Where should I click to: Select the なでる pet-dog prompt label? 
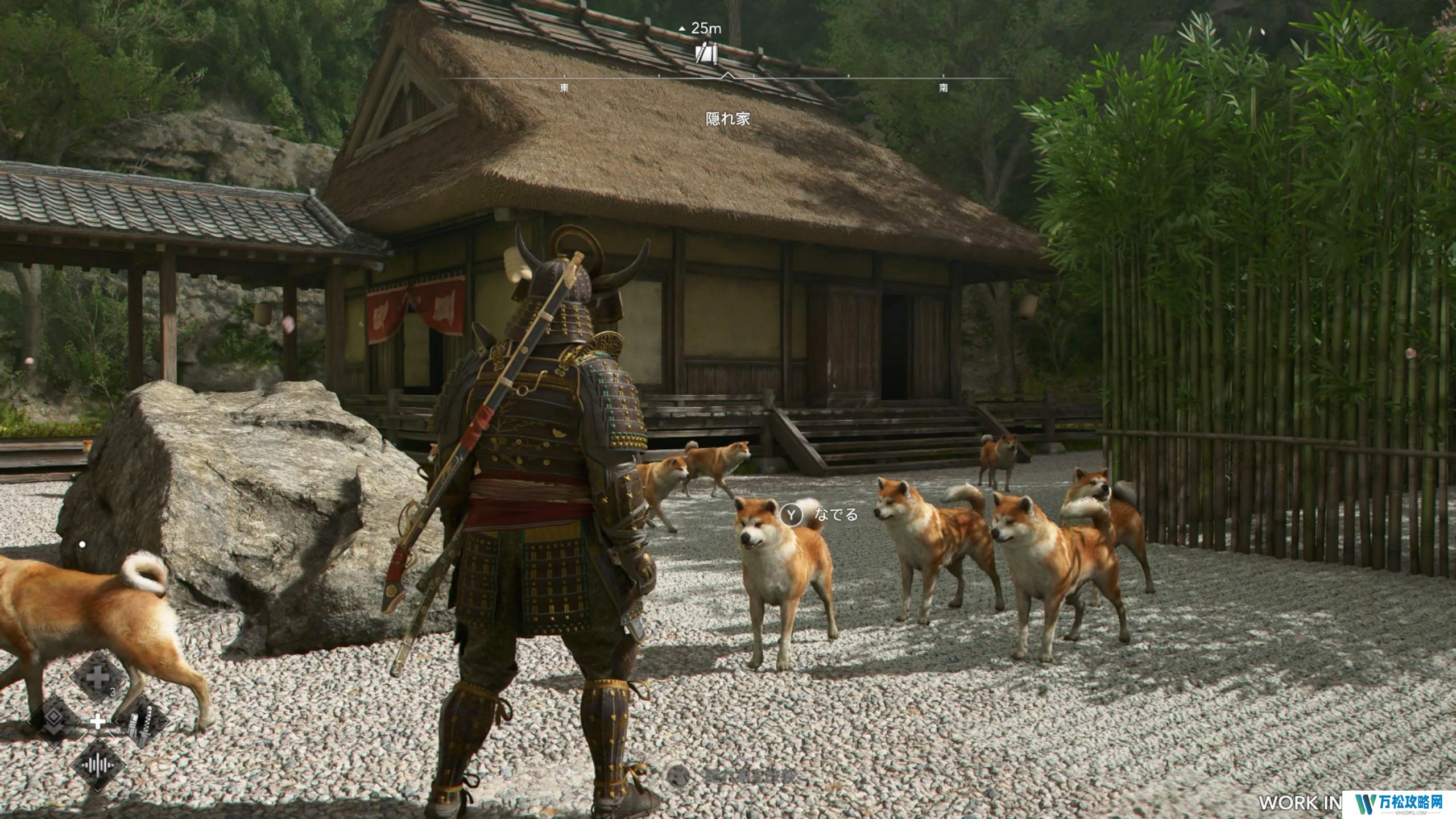(835, 515)
